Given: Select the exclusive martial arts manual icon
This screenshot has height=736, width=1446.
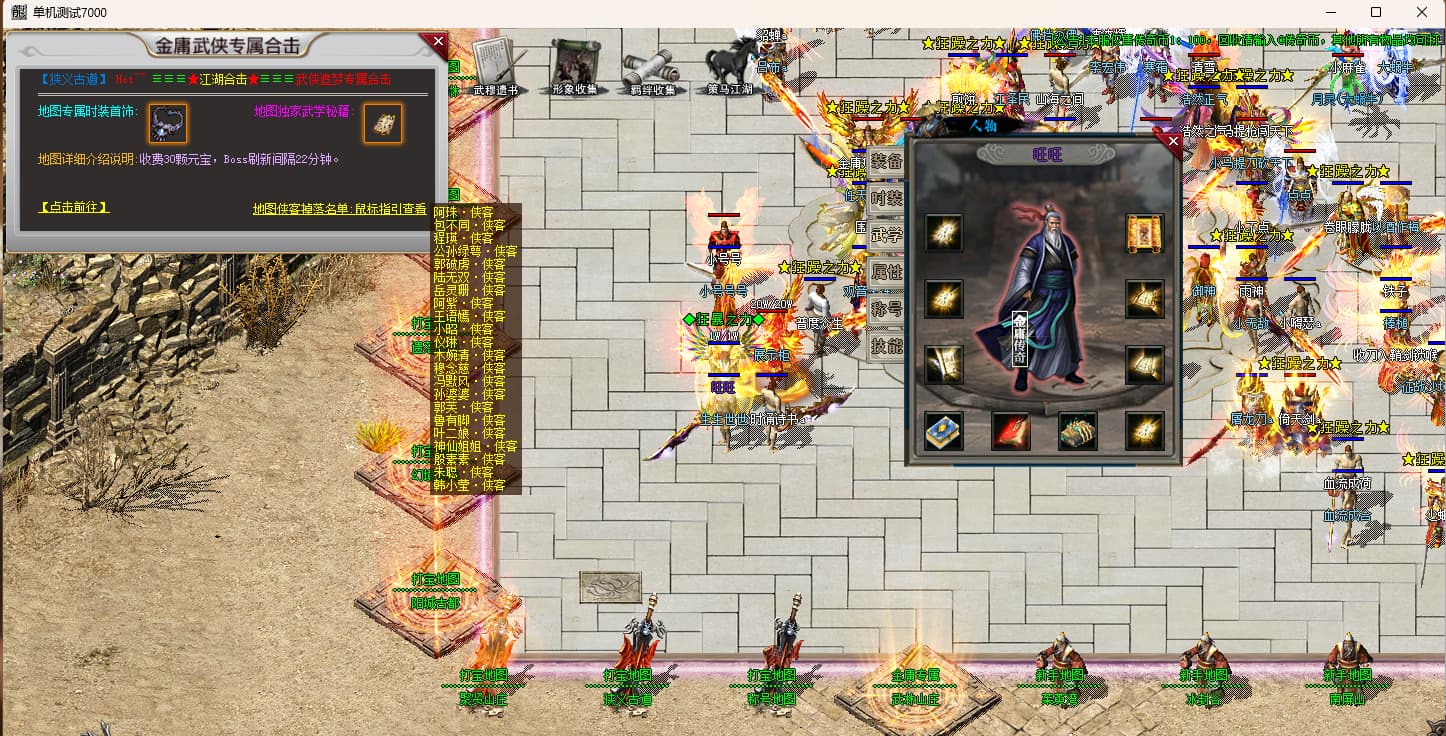Looking at the screenshot, I should click(383, 123).
